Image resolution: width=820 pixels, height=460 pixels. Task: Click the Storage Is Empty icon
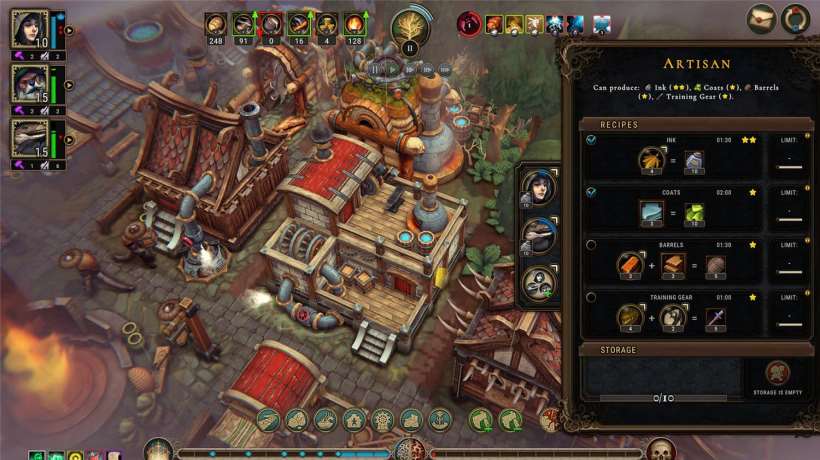779,375
